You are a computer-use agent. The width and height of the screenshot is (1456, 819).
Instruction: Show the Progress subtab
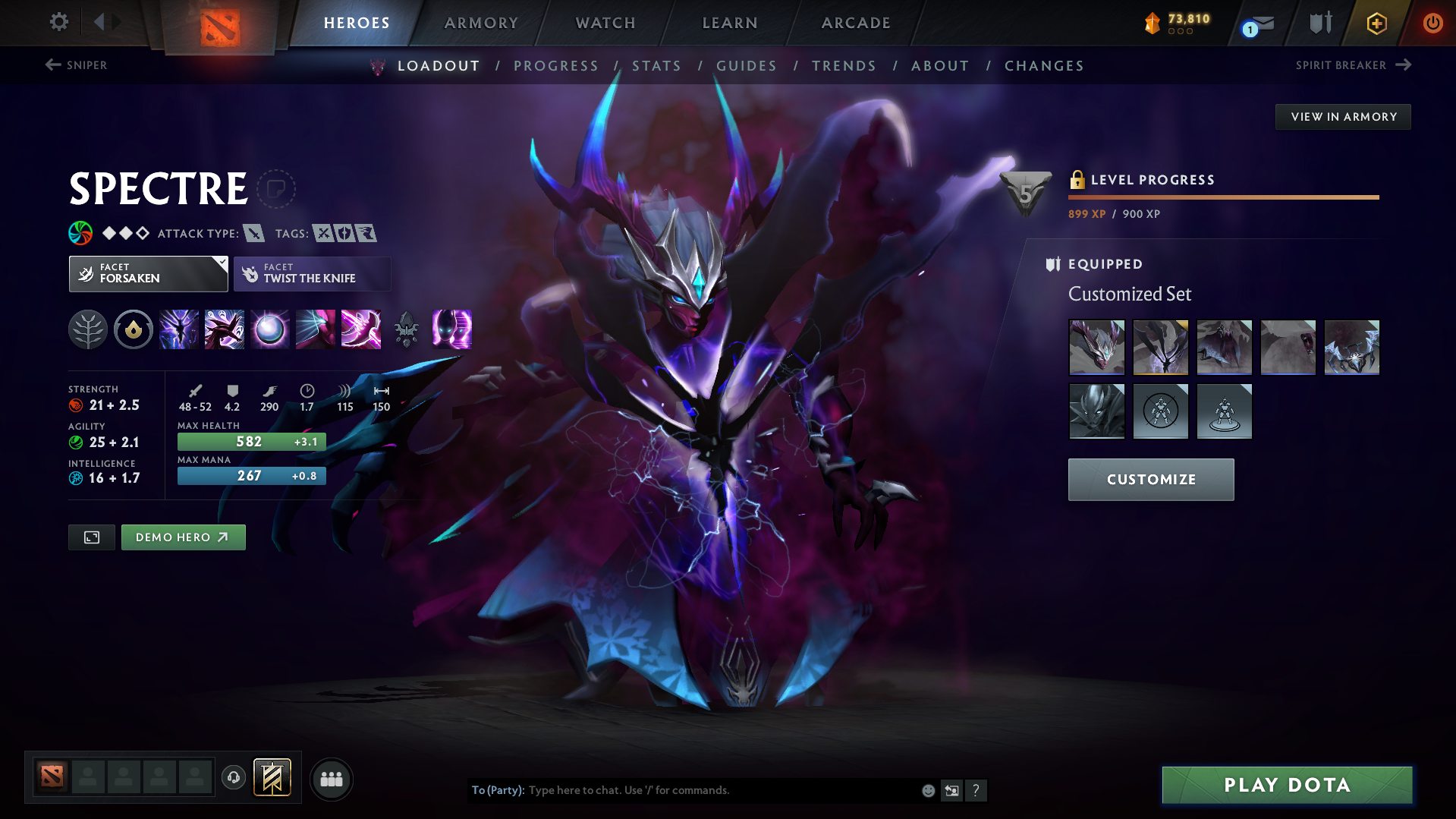[x=556, y=66]
